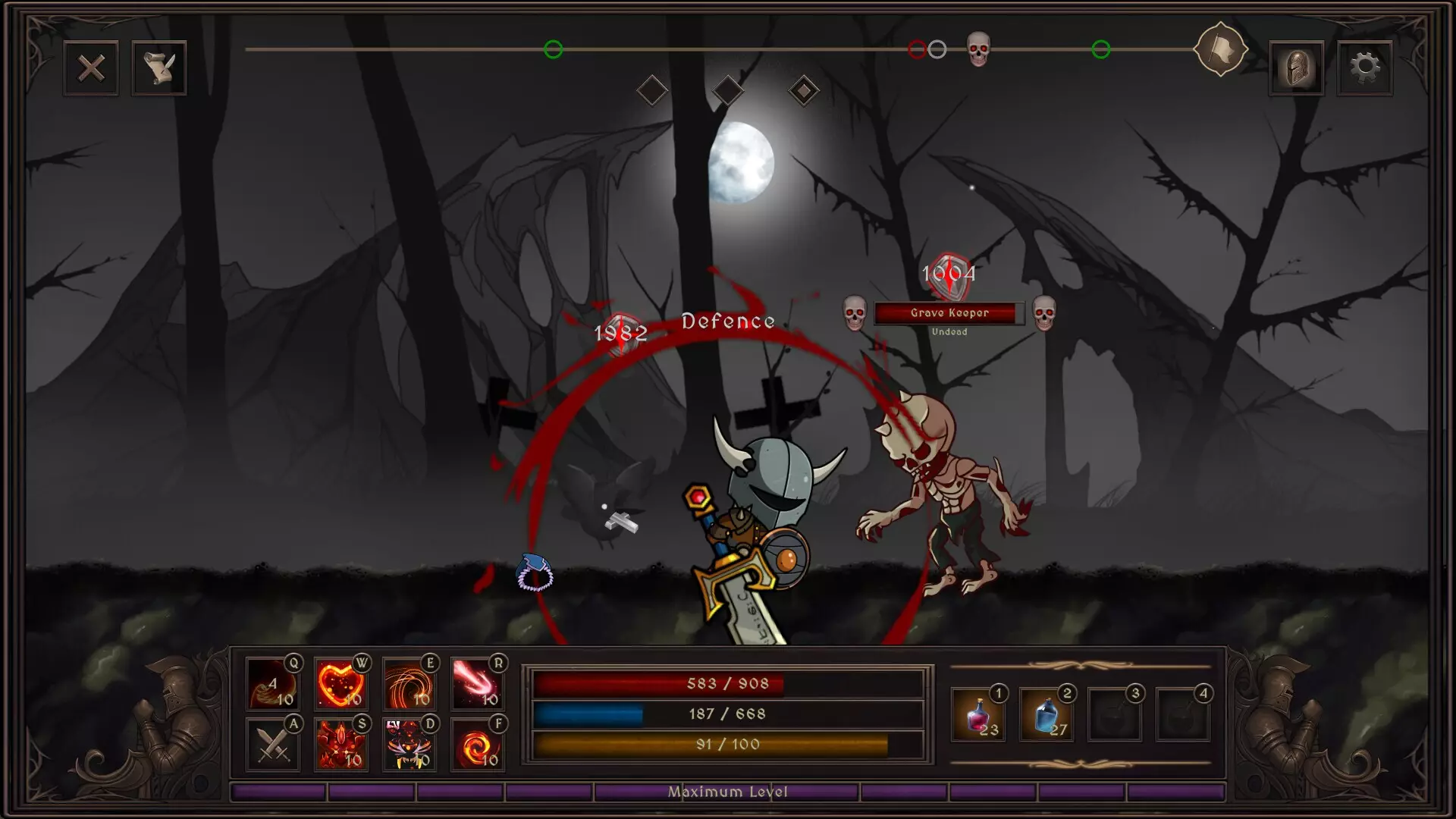Cast the fire spiral skill
1456x819 pixels.
coord(477,745)
